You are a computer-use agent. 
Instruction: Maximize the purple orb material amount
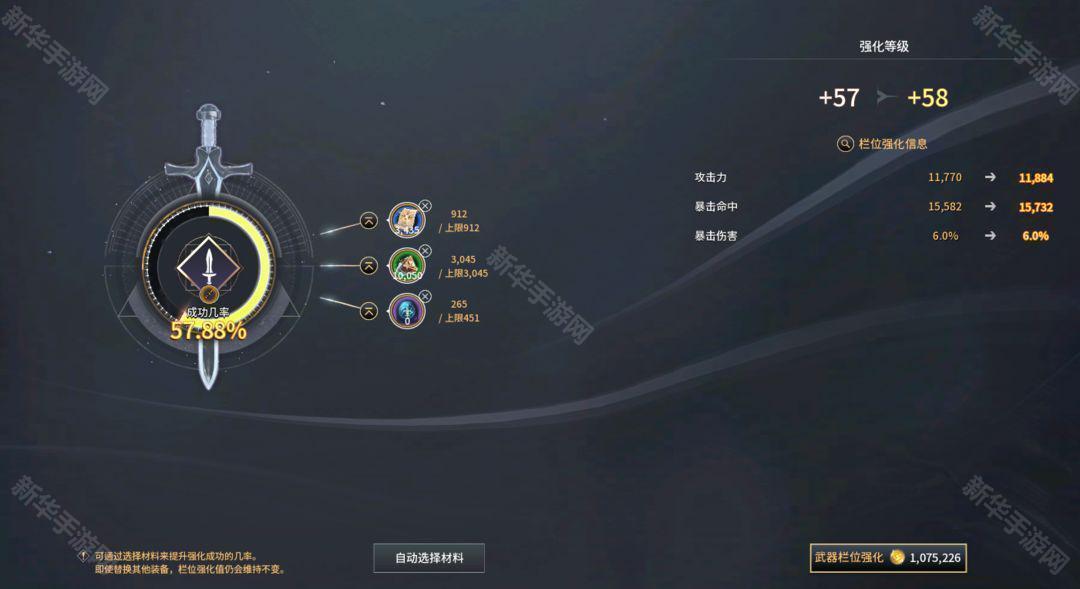(369, 311)
